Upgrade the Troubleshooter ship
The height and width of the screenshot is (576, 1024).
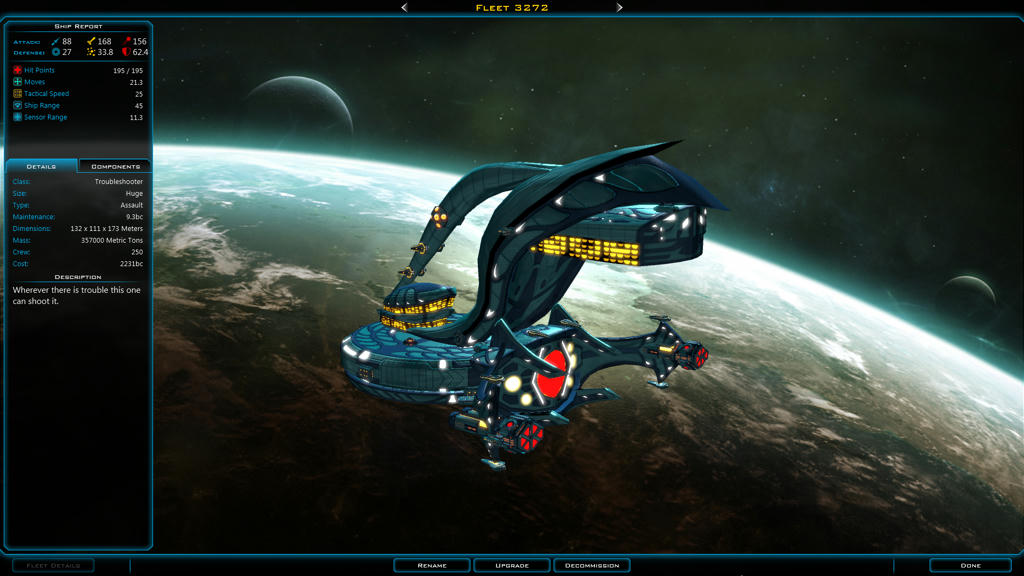(x=512, y=565)
